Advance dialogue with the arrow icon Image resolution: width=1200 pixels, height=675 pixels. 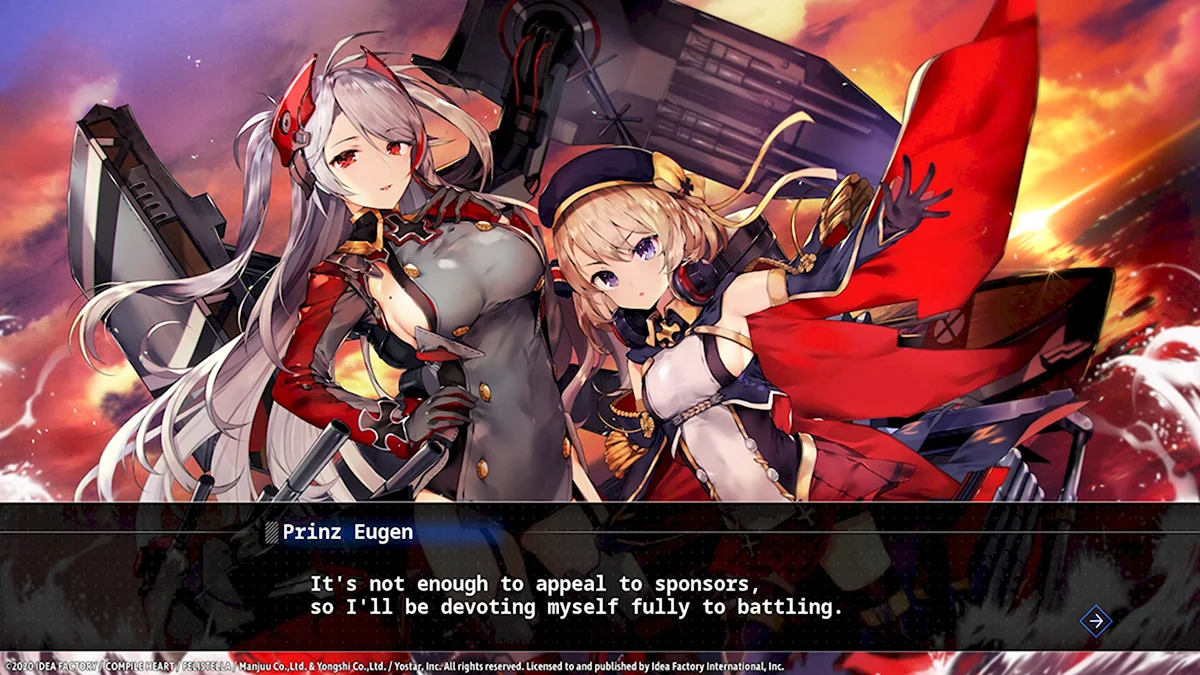tap(1096, 621)
